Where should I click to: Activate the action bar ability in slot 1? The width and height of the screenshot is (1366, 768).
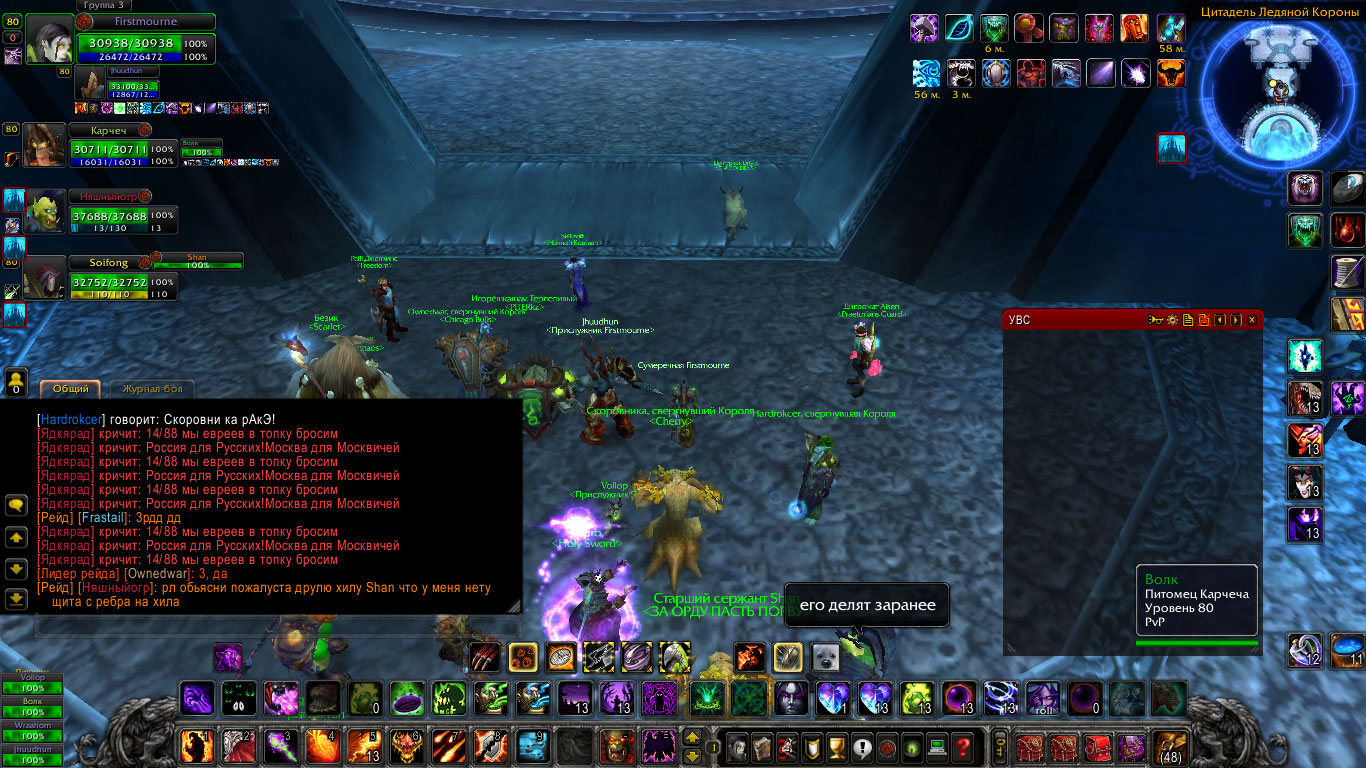coord(195,746)
